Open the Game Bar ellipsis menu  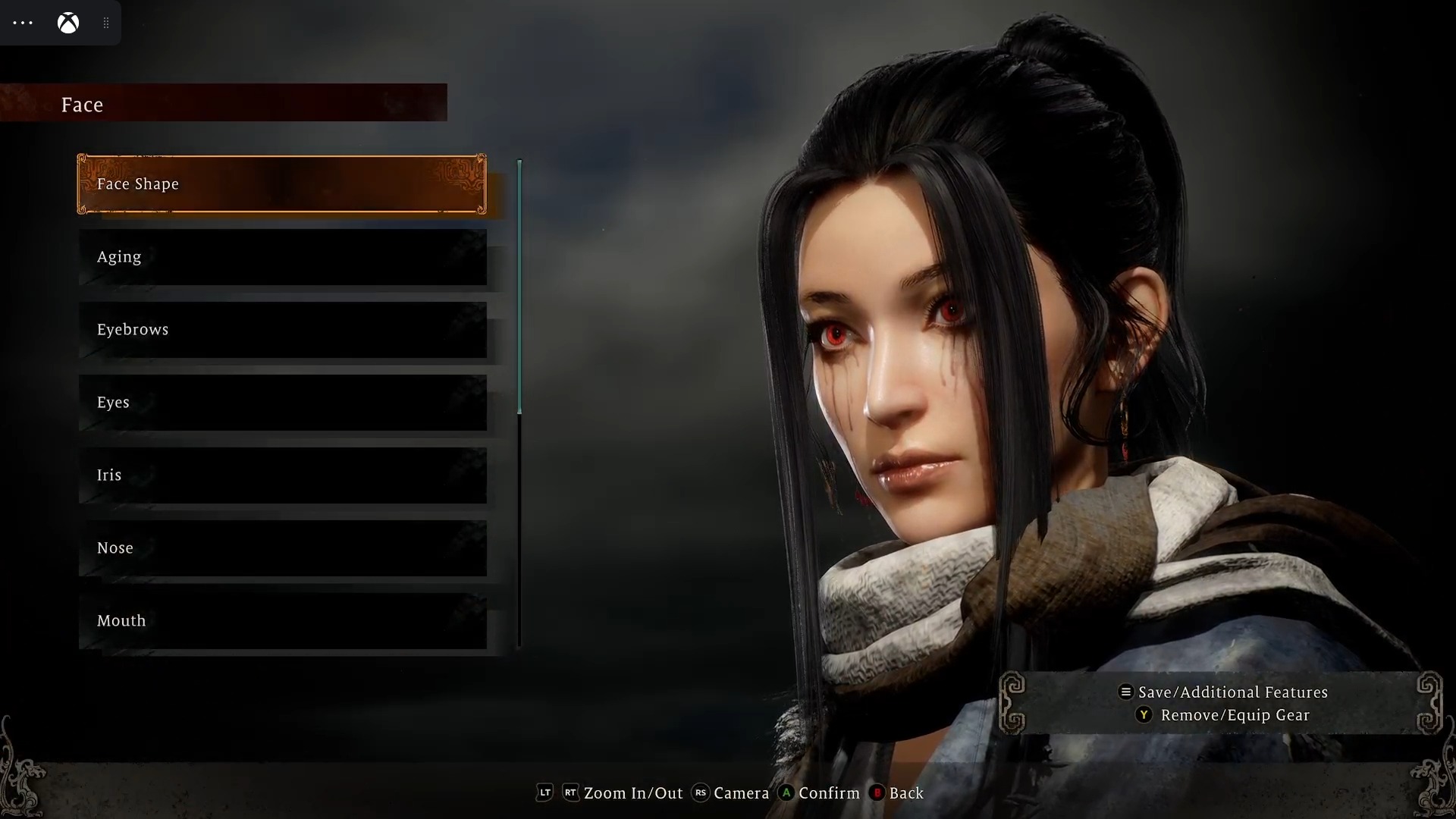click(x=23, y=23)
